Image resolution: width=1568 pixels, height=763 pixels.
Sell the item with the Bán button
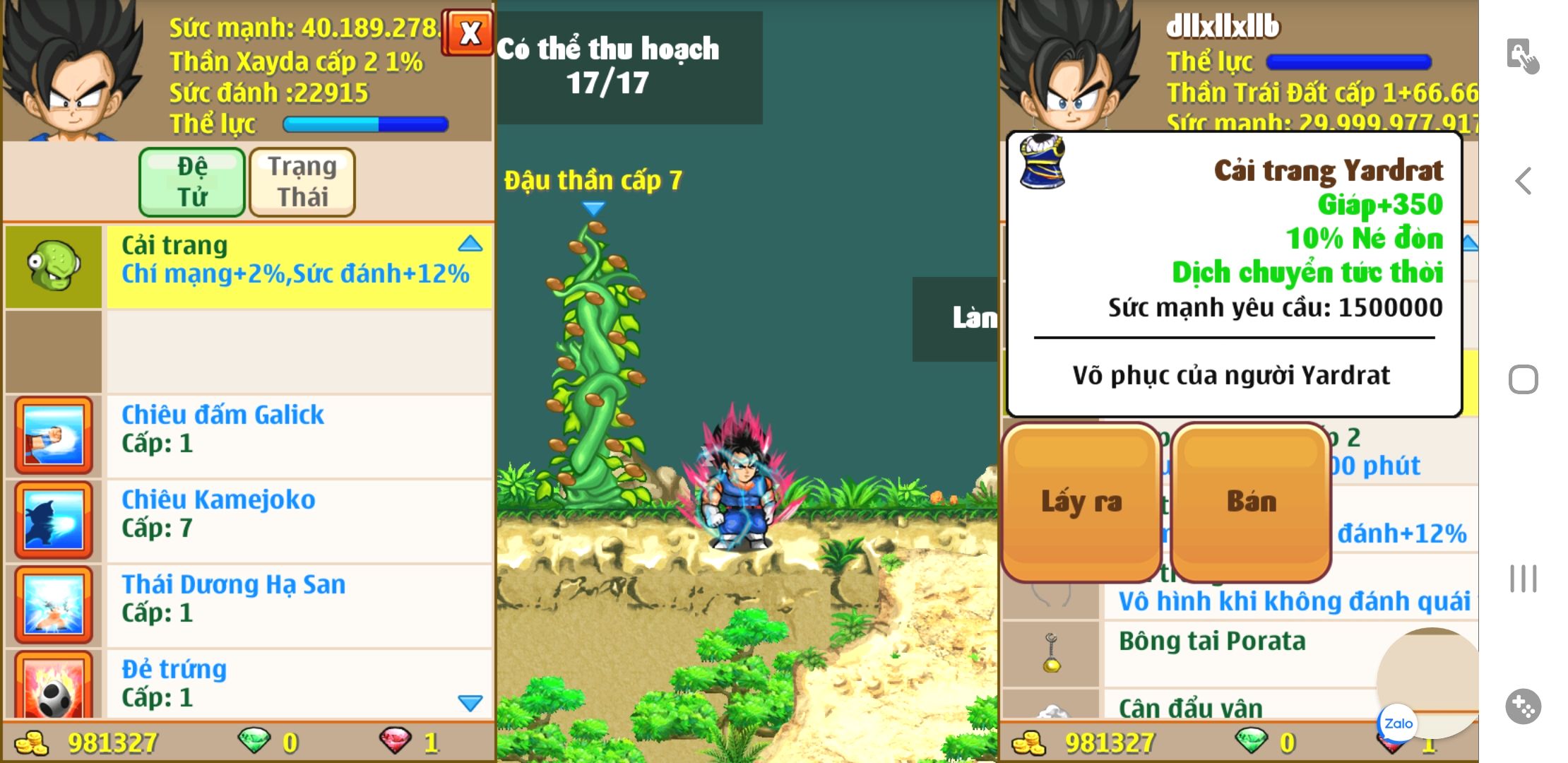1251,502
